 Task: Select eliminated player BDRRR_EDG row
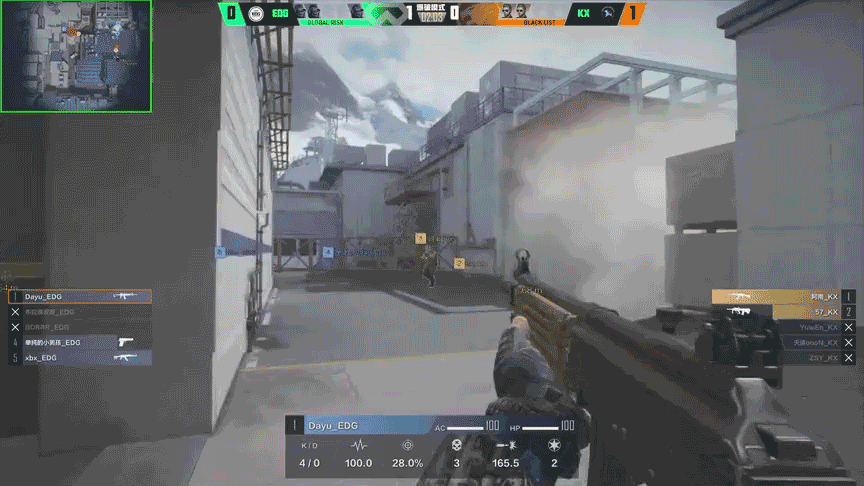[x=80, y=327]
